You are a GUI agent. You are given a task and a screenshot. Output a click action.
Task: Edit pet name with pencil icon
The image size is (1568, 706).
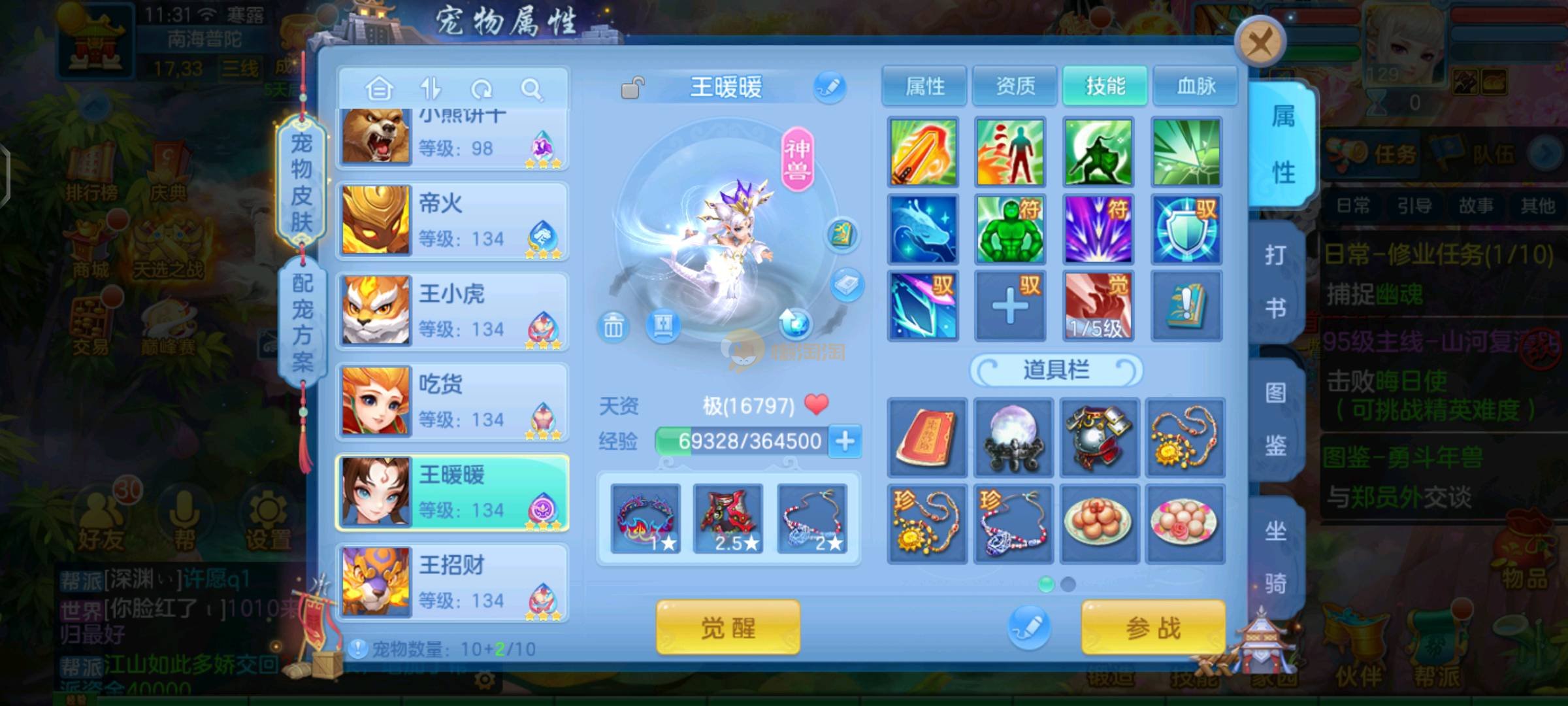[x=830, y=87]
